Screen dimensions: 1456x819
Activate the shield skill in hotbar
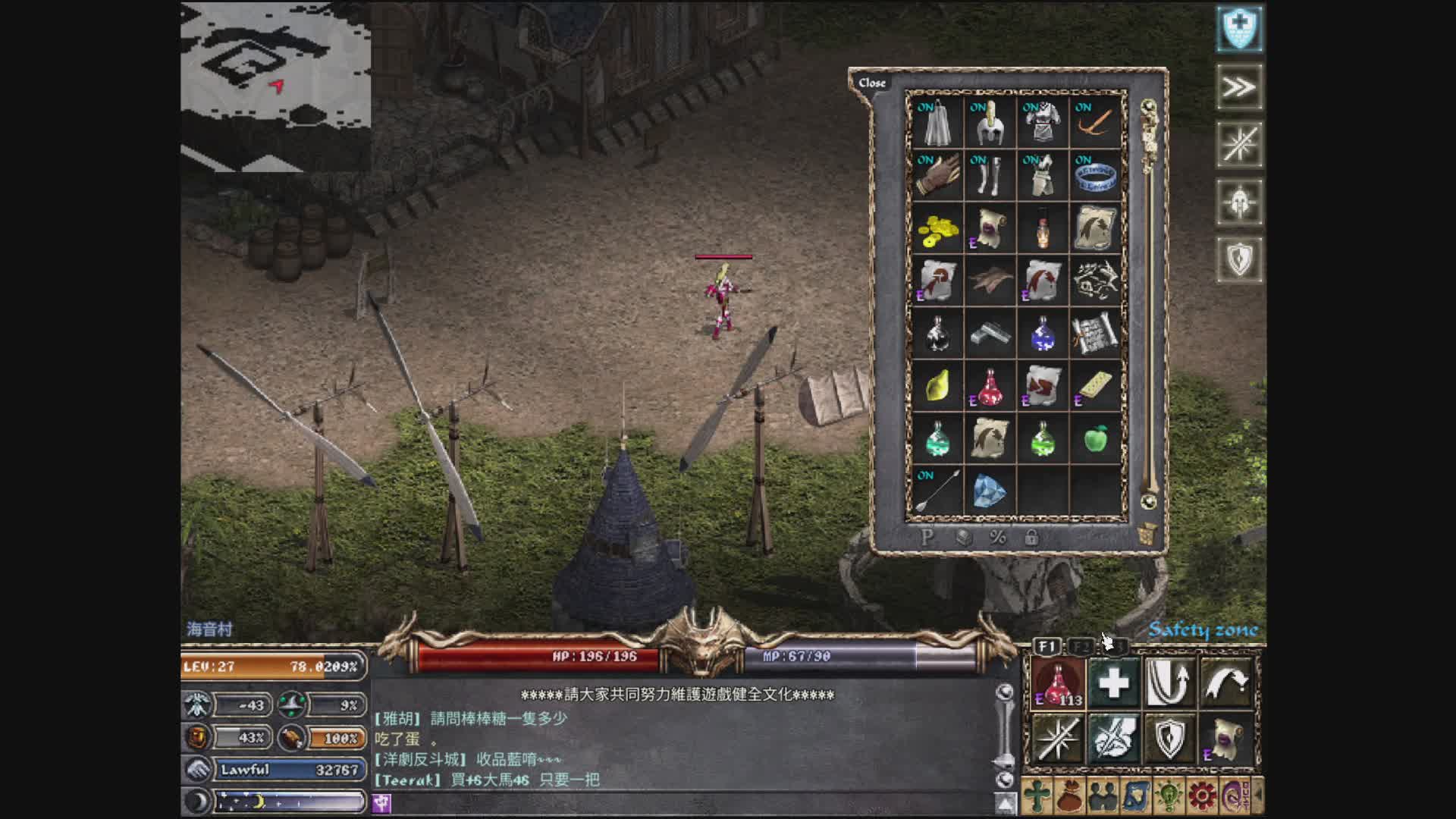click(1170, 737)
